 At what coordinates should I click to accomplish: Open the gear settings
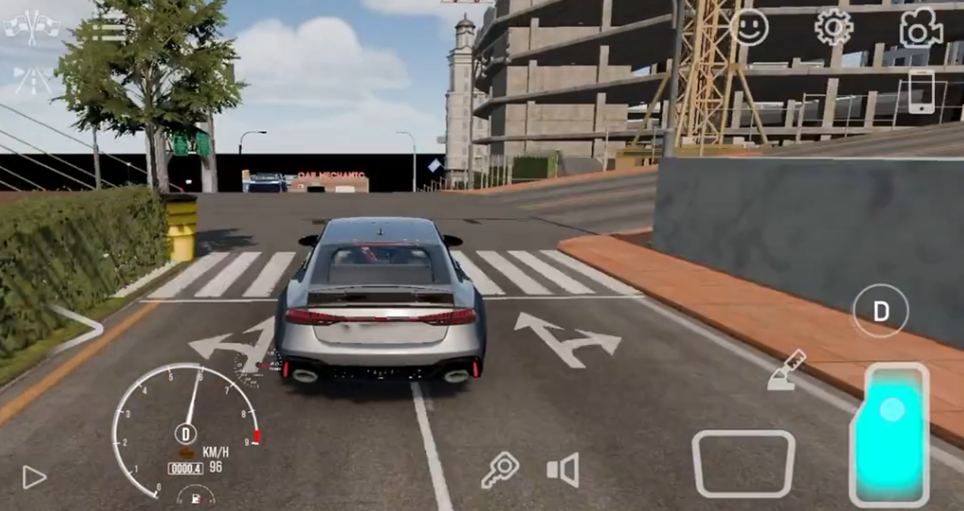tap(834, 27)
